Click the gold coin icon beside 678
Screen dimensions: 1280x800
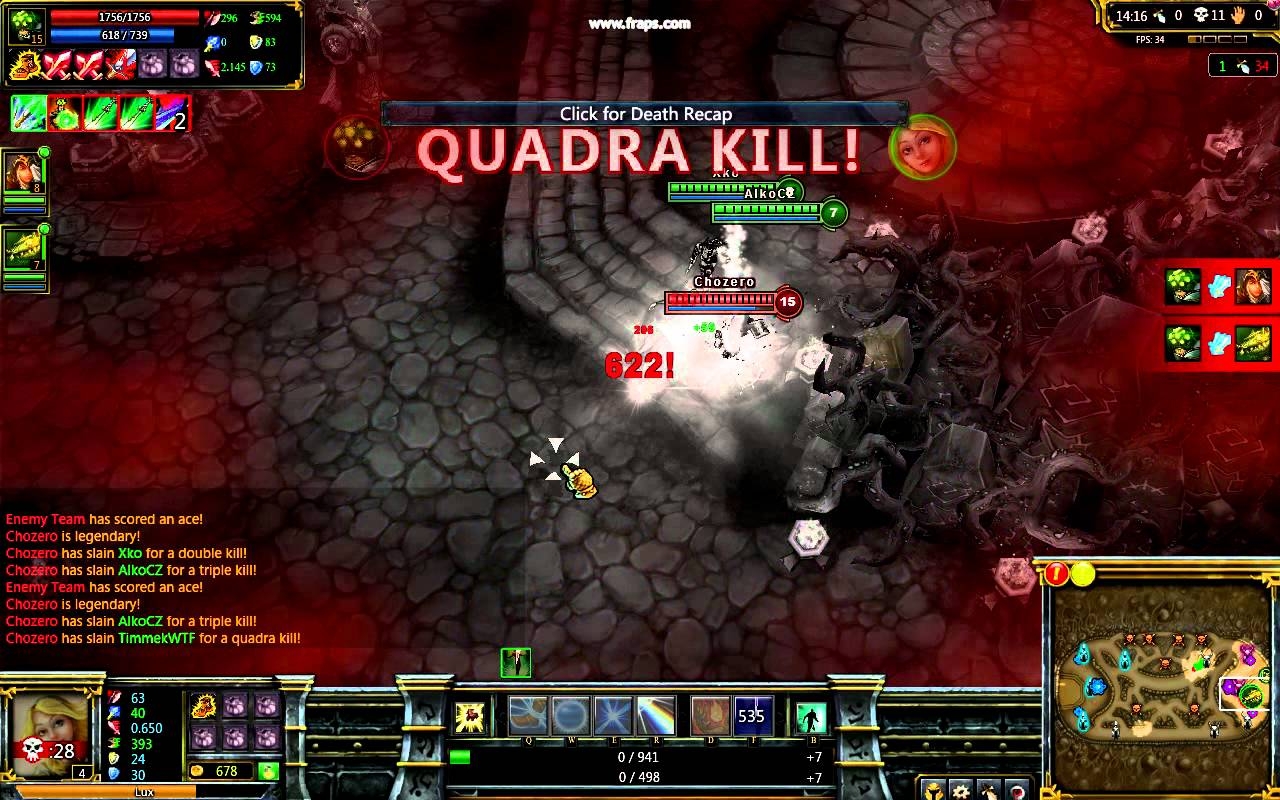pyautogui.click(x=196, y=771)
